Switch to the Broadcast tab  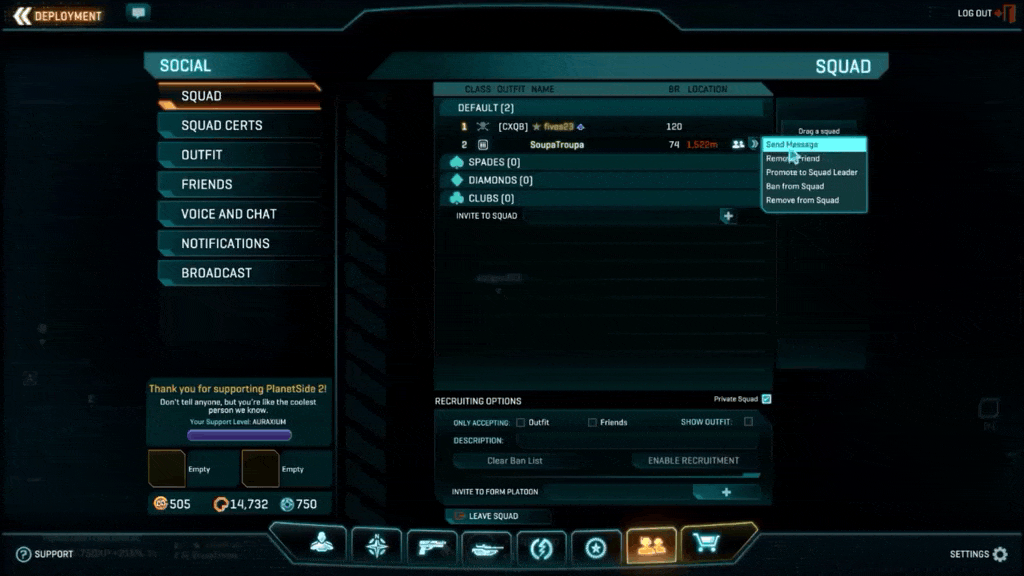pos(216,273)
